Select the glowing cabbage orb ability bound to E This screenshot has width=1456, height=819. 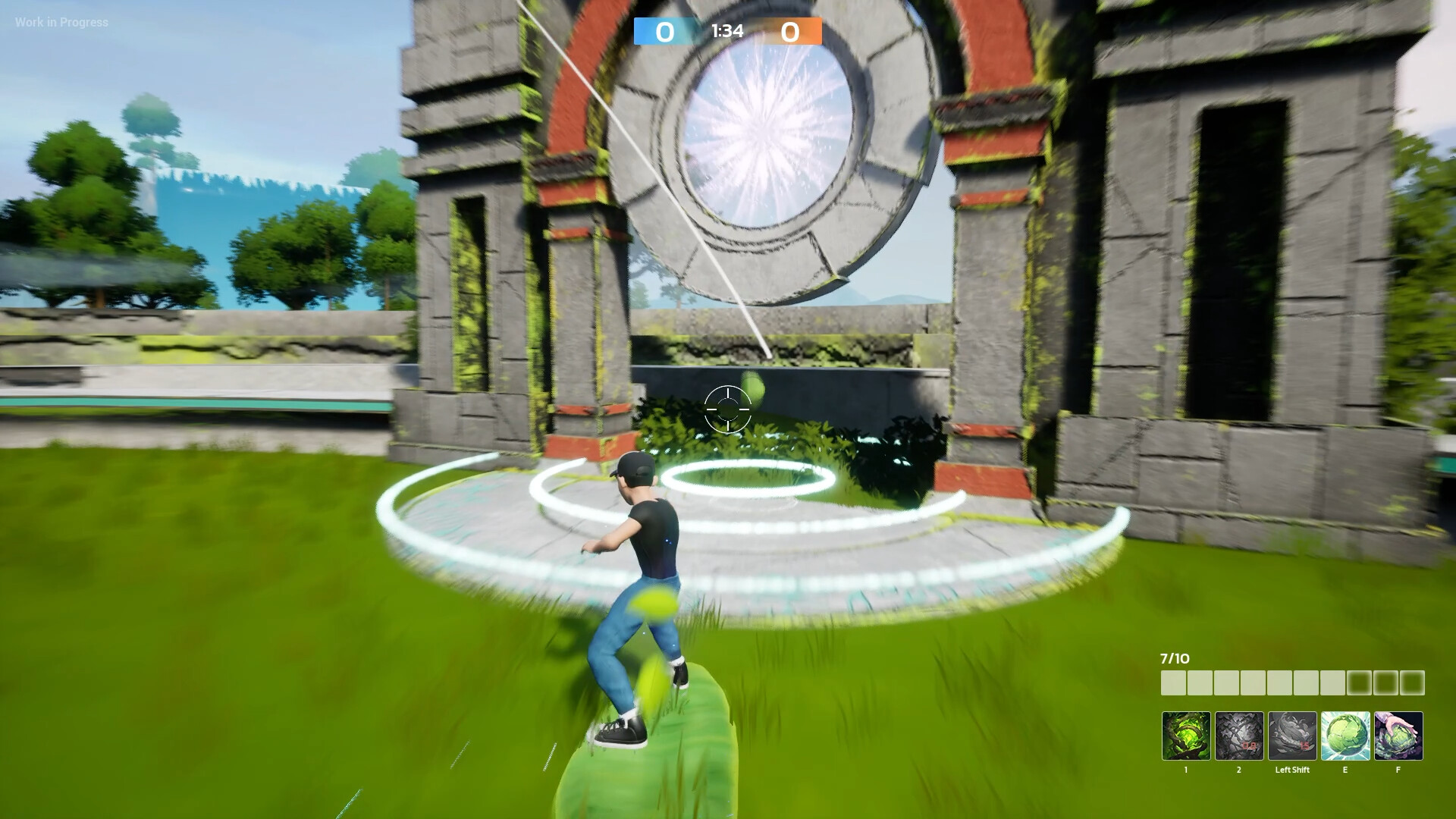[1345, 737]
